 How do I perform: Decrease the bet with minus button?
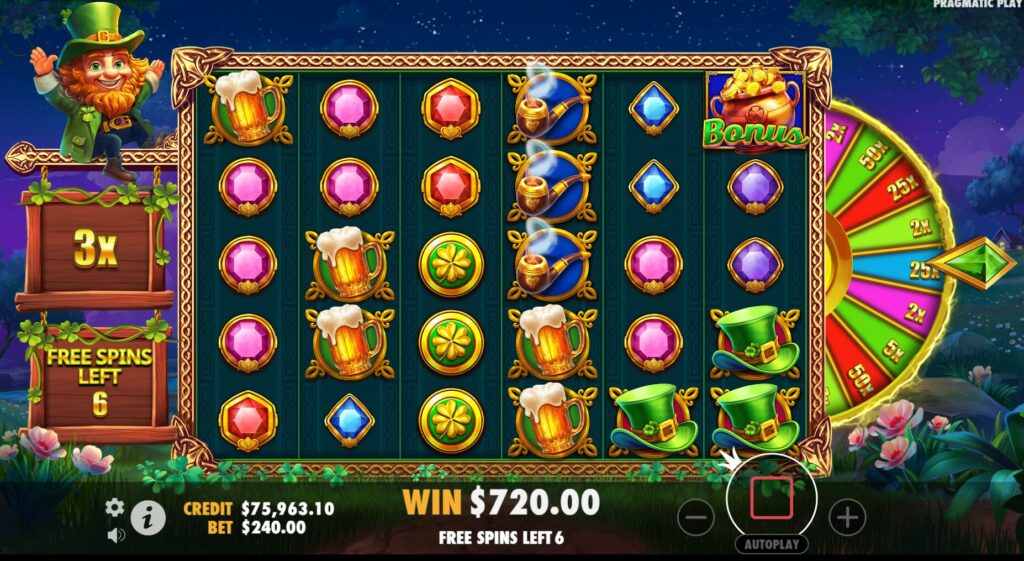click(x=696, y=517)
